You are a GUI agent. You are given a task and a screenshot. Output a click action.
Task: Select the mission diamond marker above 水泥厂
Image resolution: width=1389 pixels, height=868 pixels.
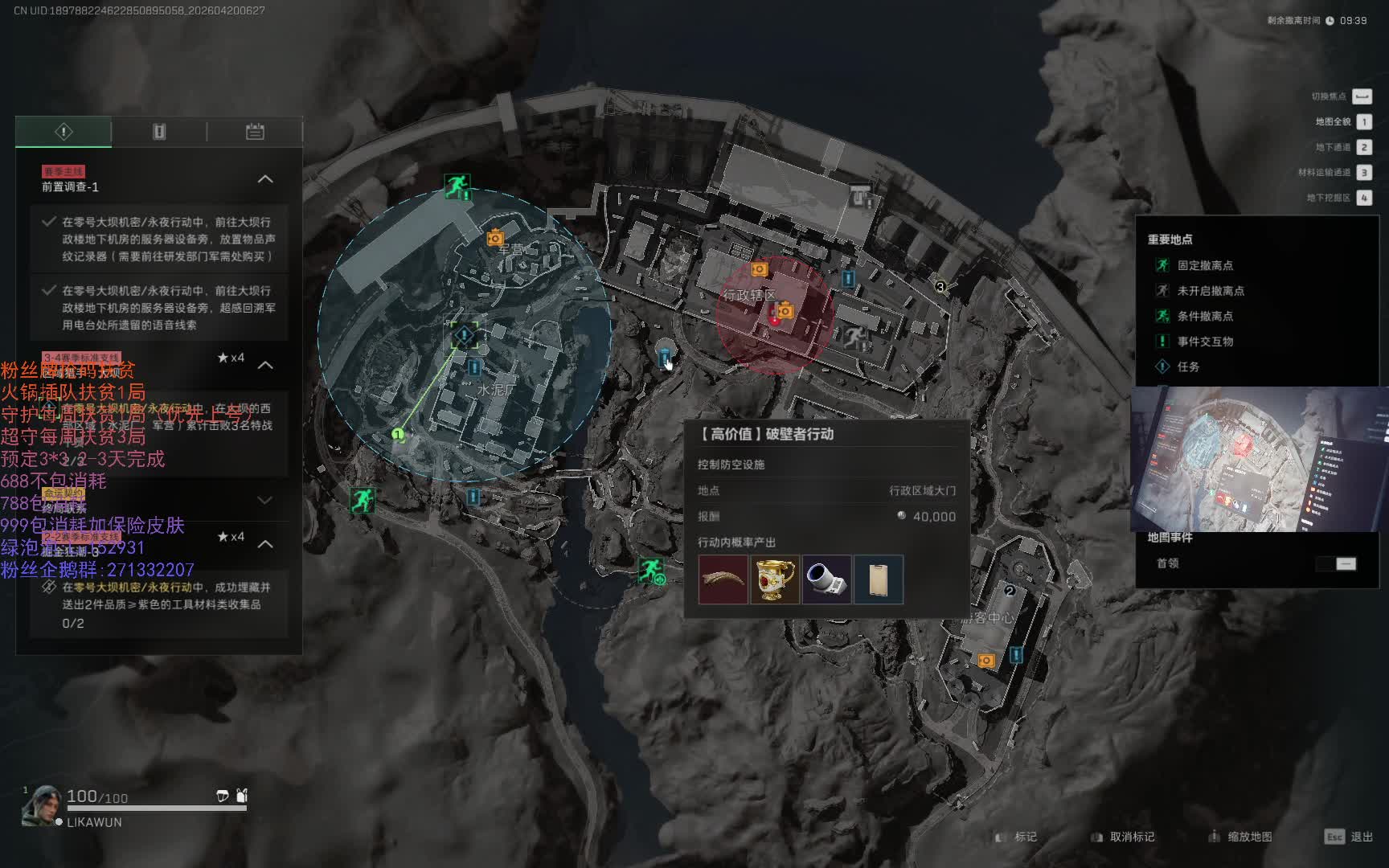[x=464, y=334]
